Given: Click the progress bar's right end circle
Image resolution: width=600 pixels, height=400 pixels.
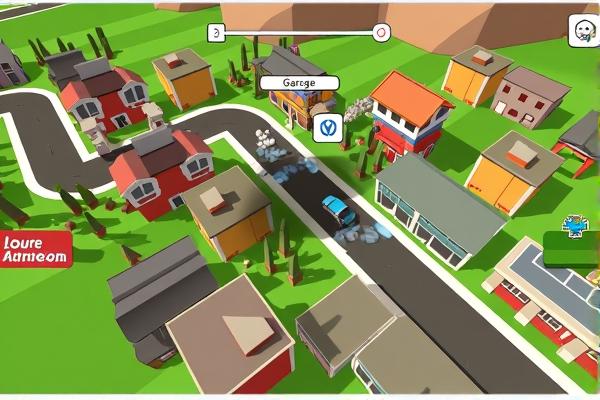Looking at the screenshot, I should point(380,32).
